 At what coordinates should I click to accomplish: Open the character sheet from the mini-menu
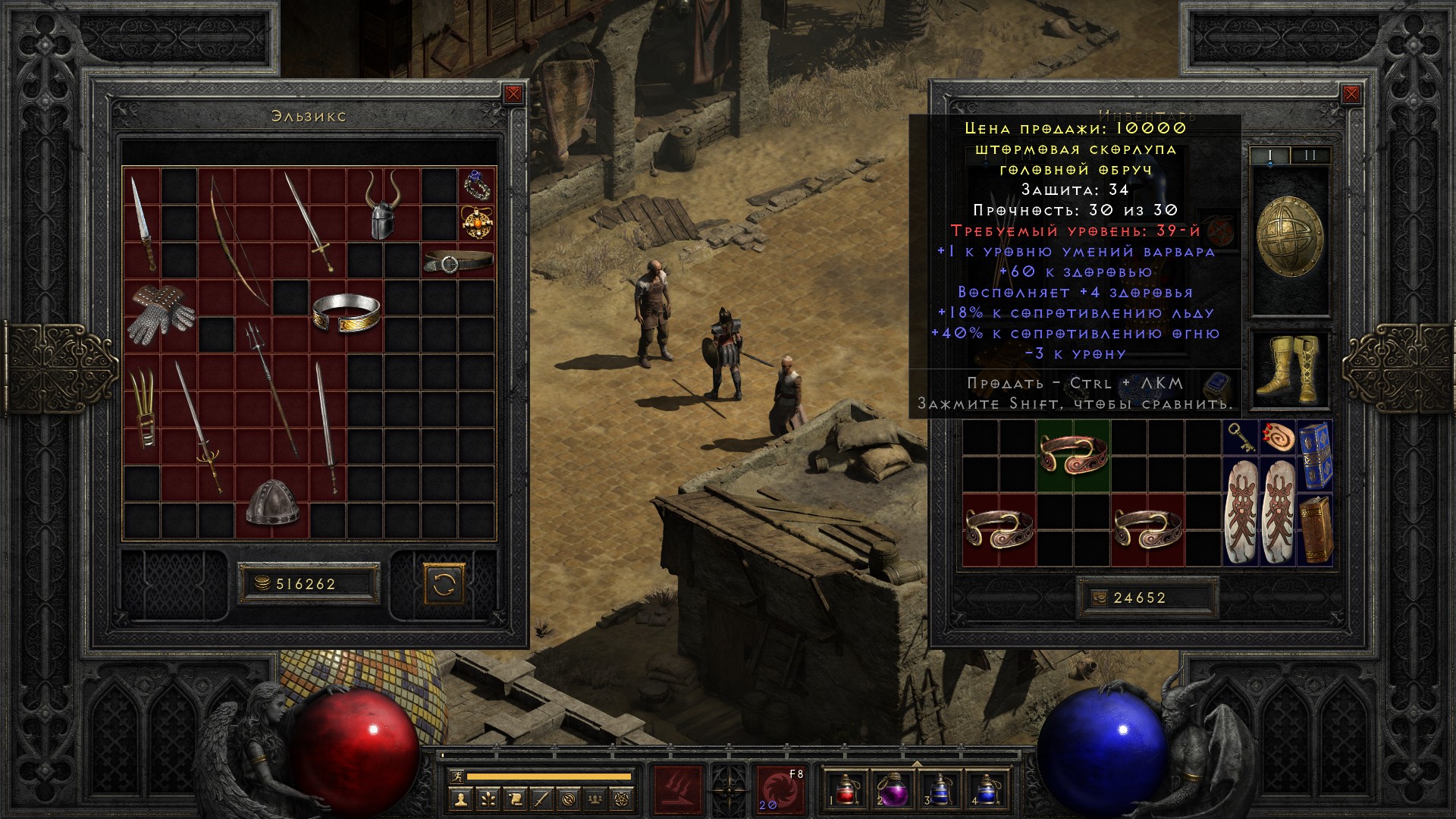tap(462, 798)
